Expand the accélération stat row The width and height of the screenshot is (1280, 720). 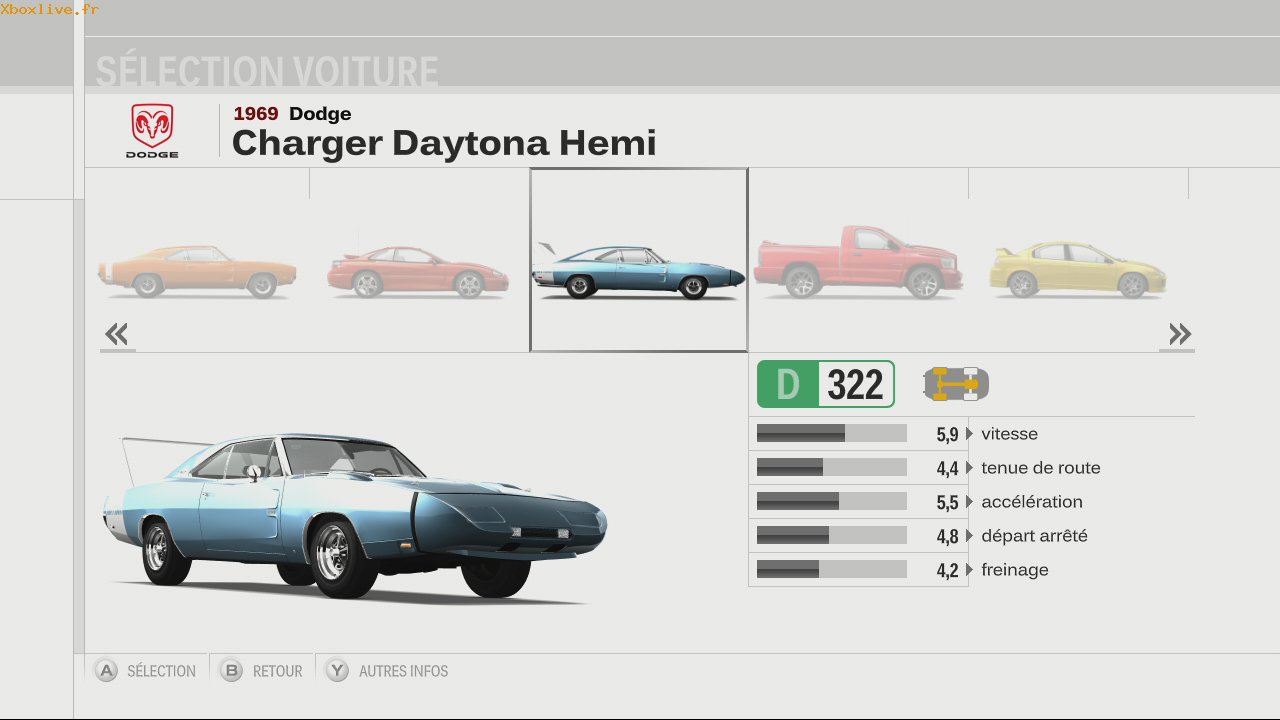tap(970, 502)
